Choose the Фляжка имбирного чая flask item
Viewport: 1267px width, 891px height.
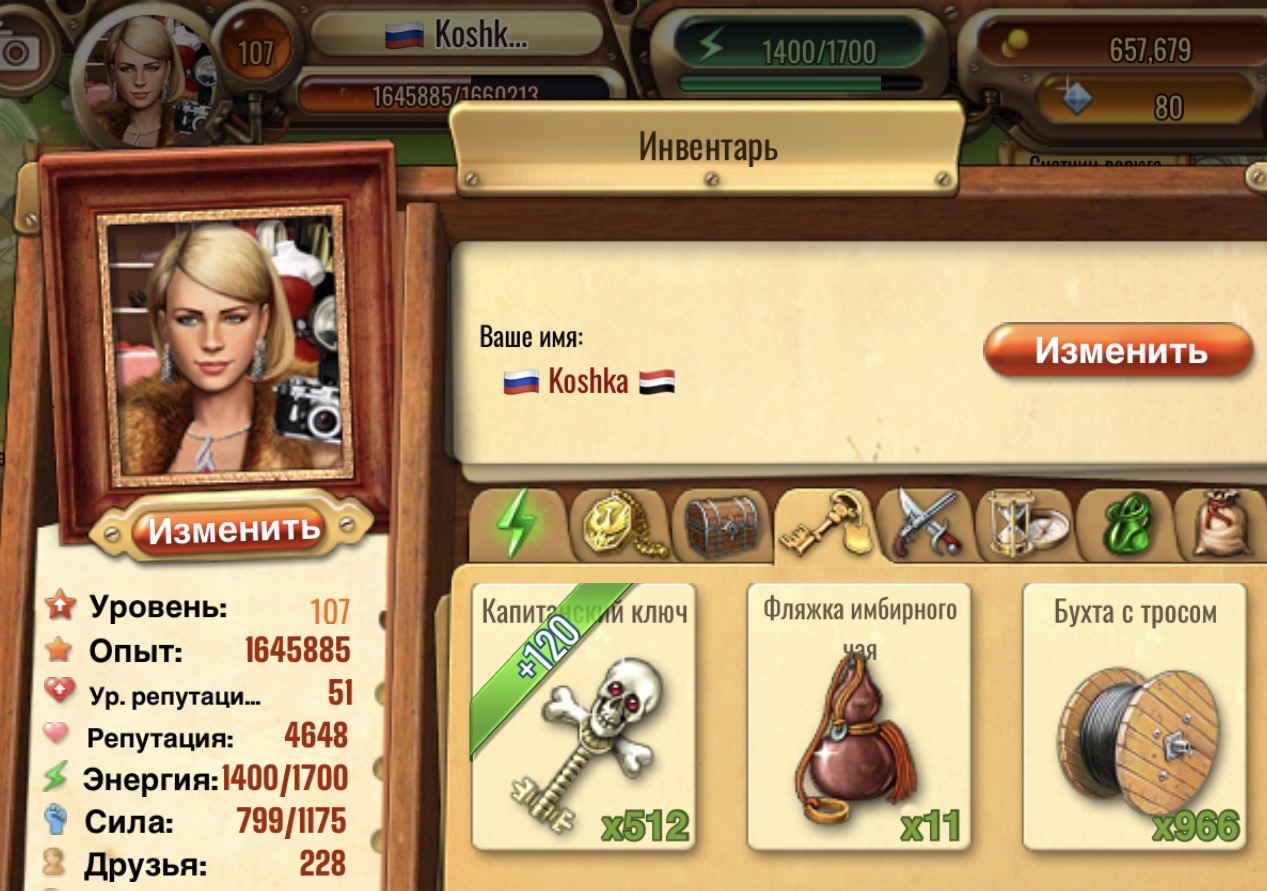coord(859,715)
